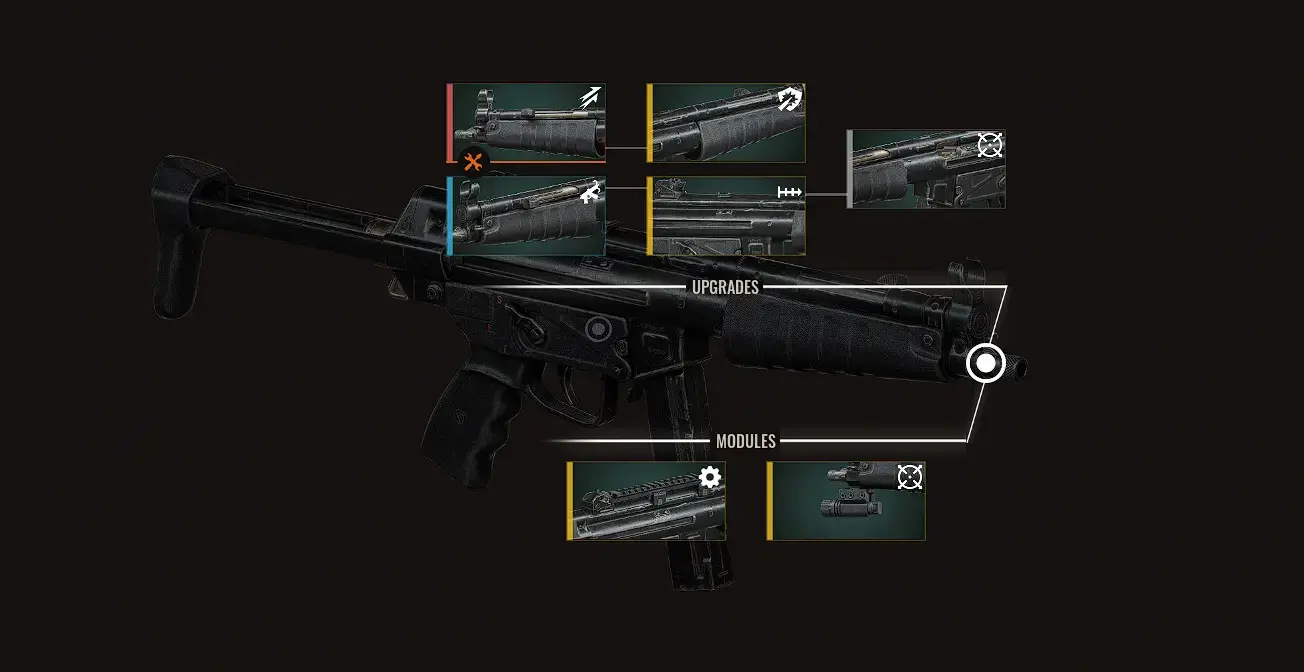Pick the upgrade tile with ruler range icon
The height and width of the screenshot is (672, 1304).
point(727,216)
